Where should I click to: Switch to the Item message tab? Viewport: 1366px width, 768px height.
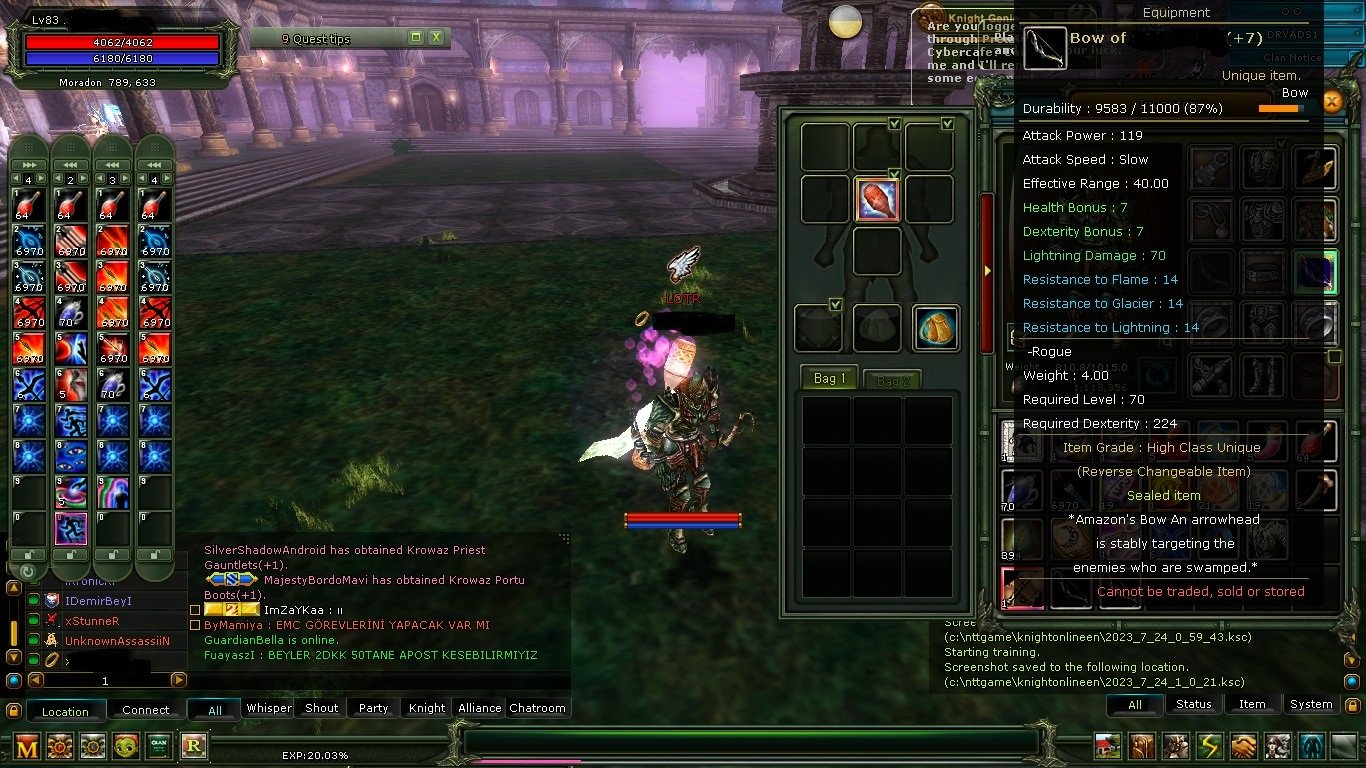point(1252,704)
